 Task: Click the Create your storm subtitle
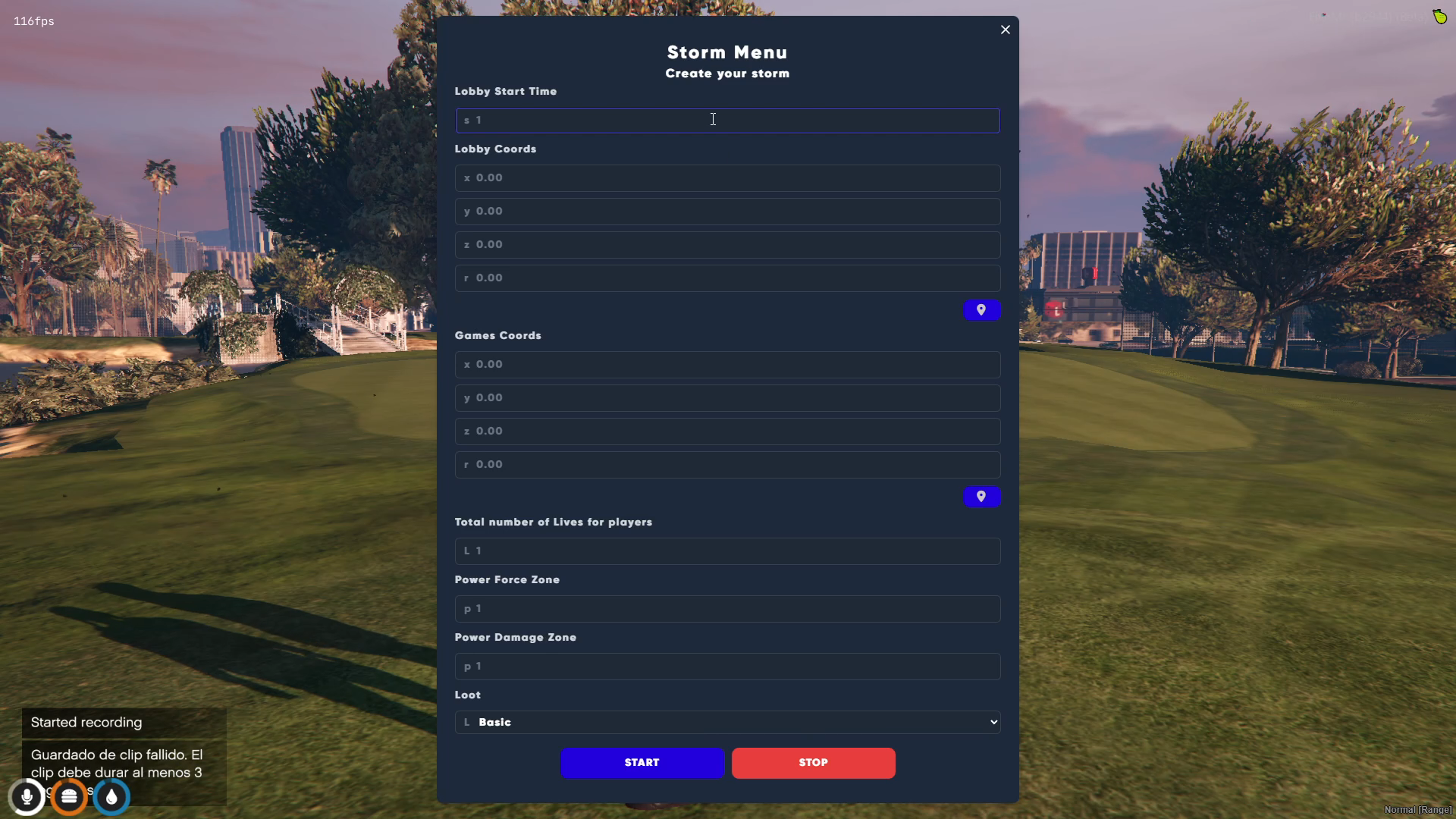click(726, 74)
